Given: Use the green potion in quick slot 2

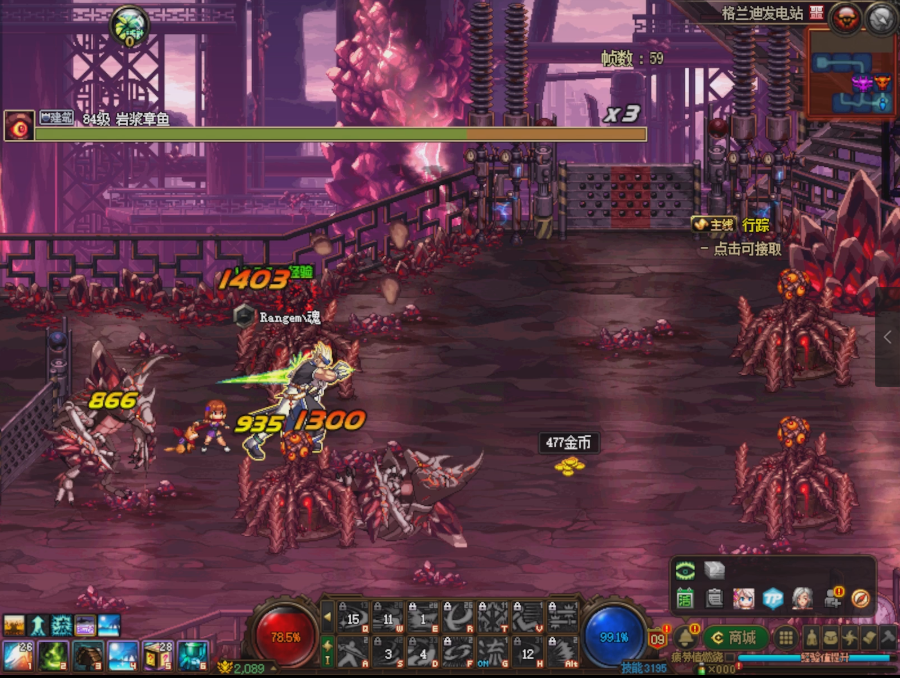Looking at the screenshot, I should coord(53,655).
